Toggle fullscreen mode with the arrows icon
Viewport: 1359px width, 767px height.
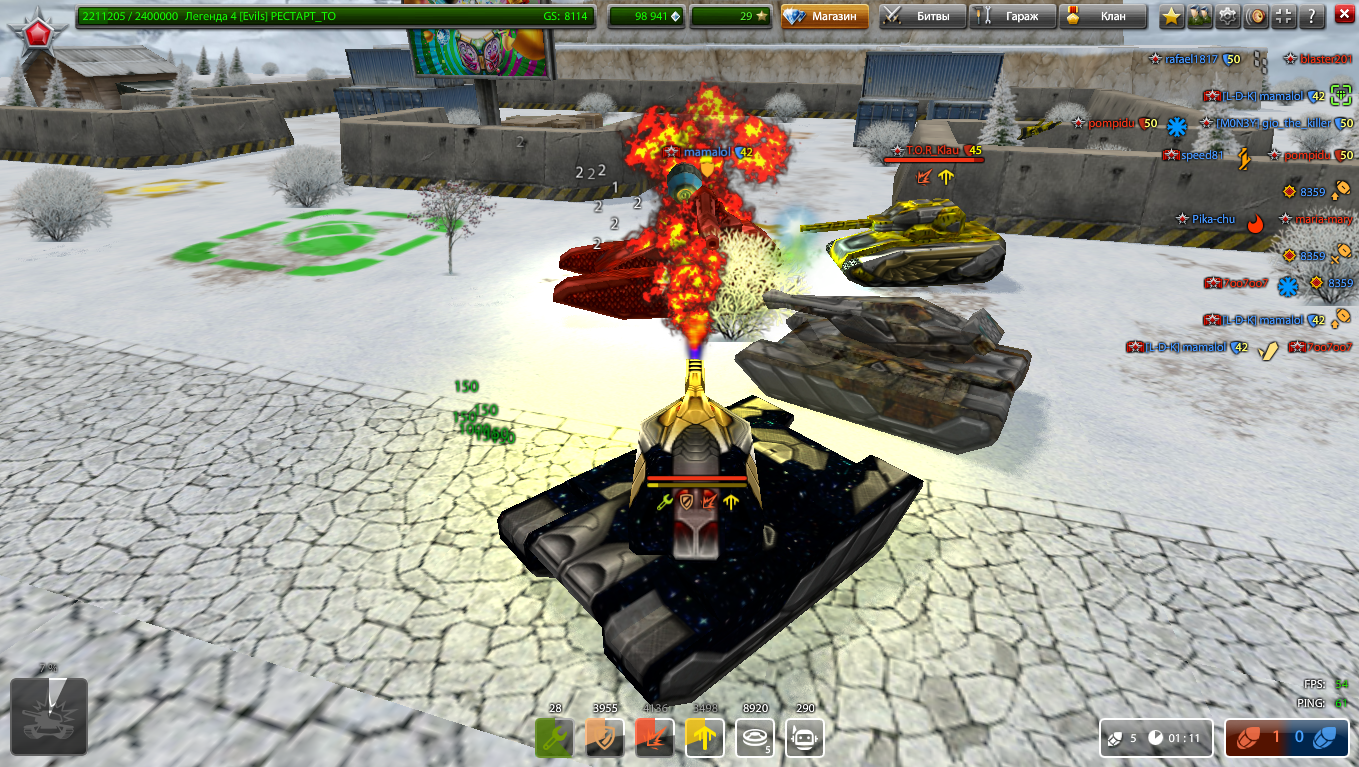click(x=1283, y=16)
